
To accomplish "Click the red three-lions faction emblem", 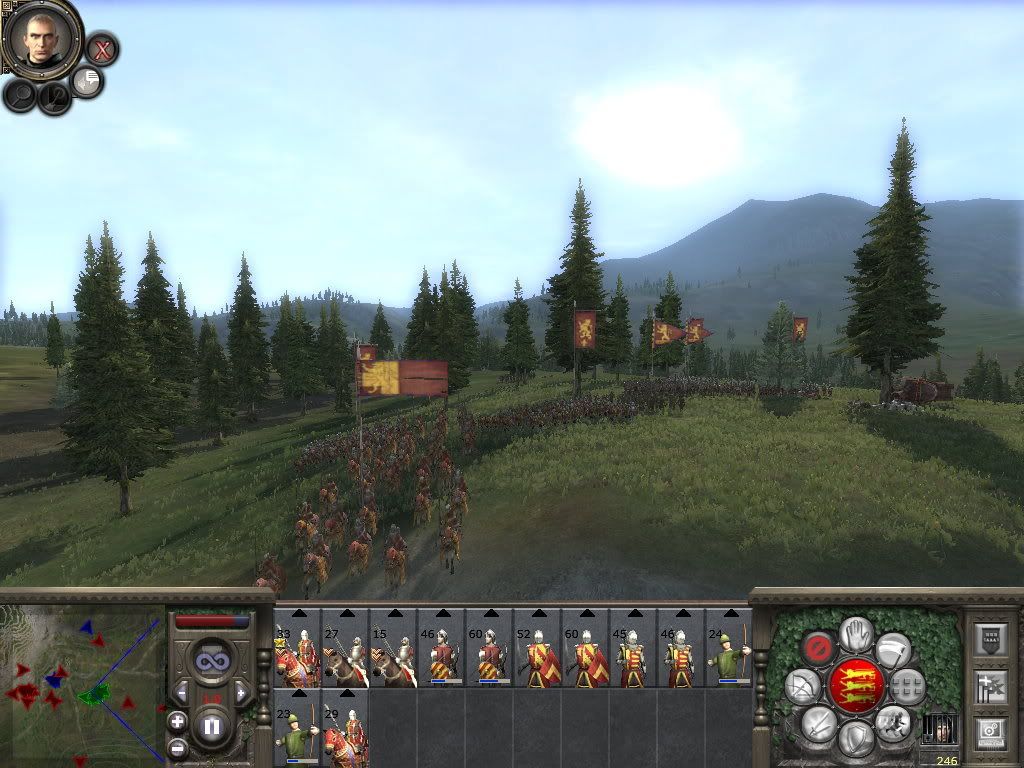I will (856, 685).
